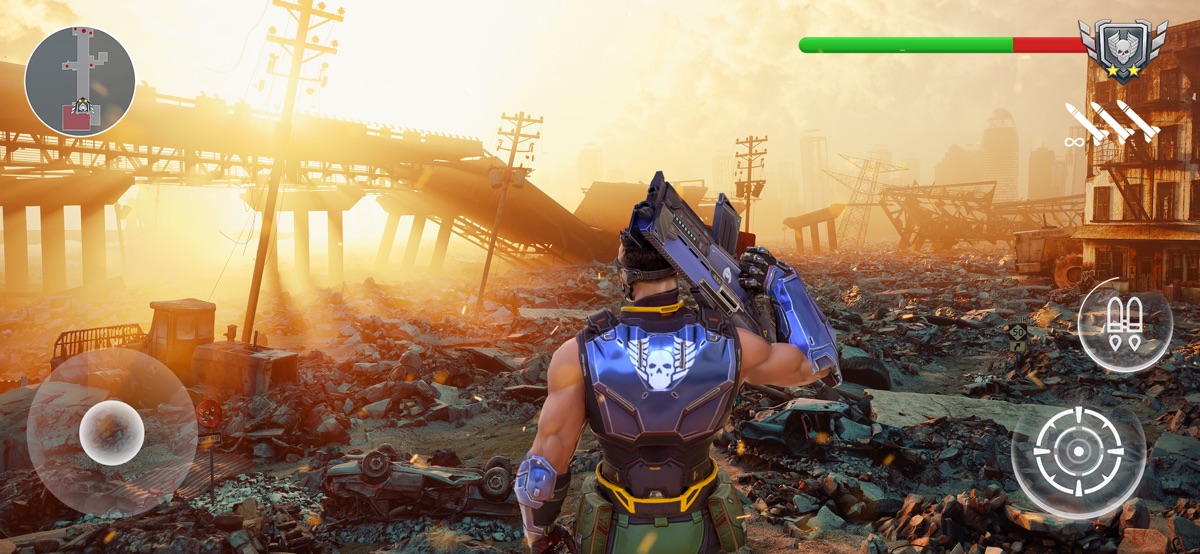Tap the crosshair fire button
This screenshot has height=554, width=1200.
tap(1078, 449)
